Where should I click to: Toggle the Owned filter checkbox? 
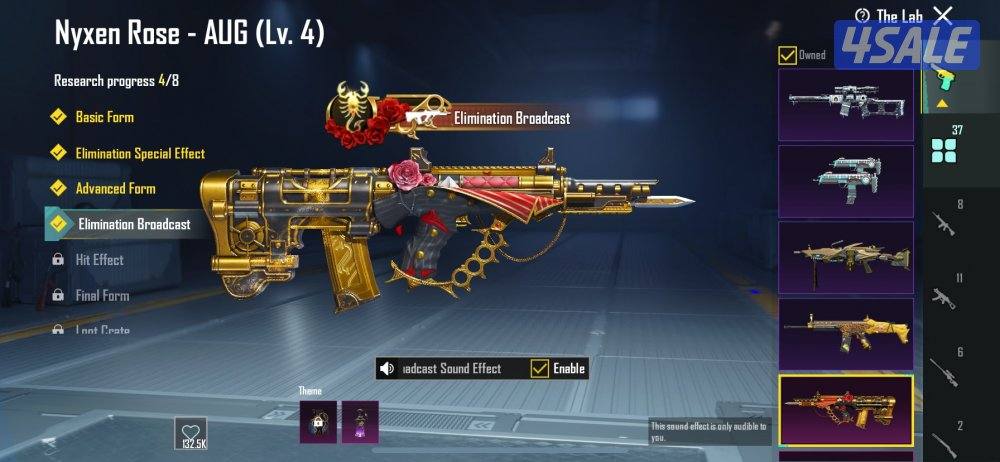pos(788,55)
